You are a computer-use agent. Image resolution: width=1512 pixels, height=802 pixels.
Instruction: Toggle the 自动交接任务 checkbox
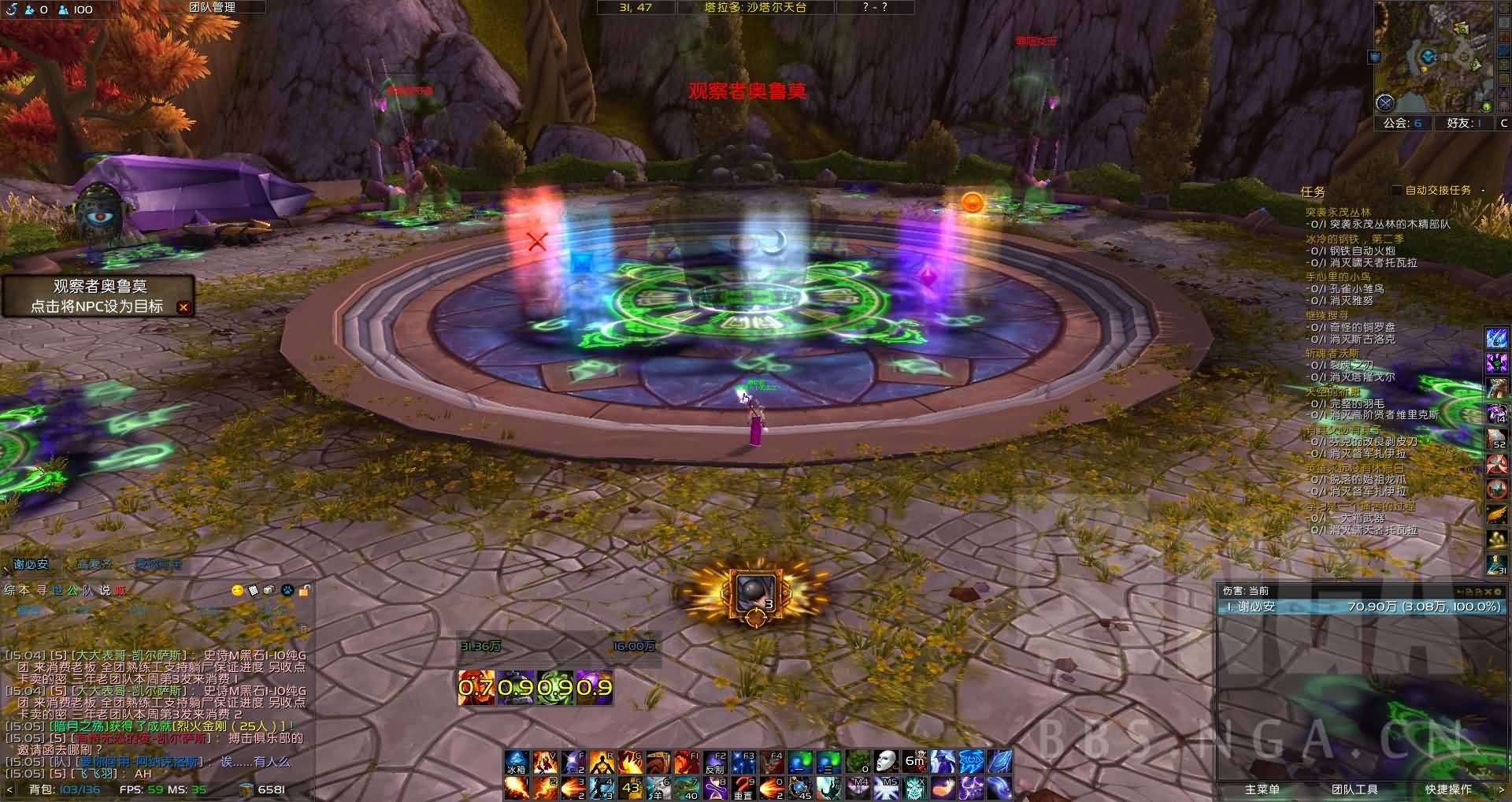1396,191
